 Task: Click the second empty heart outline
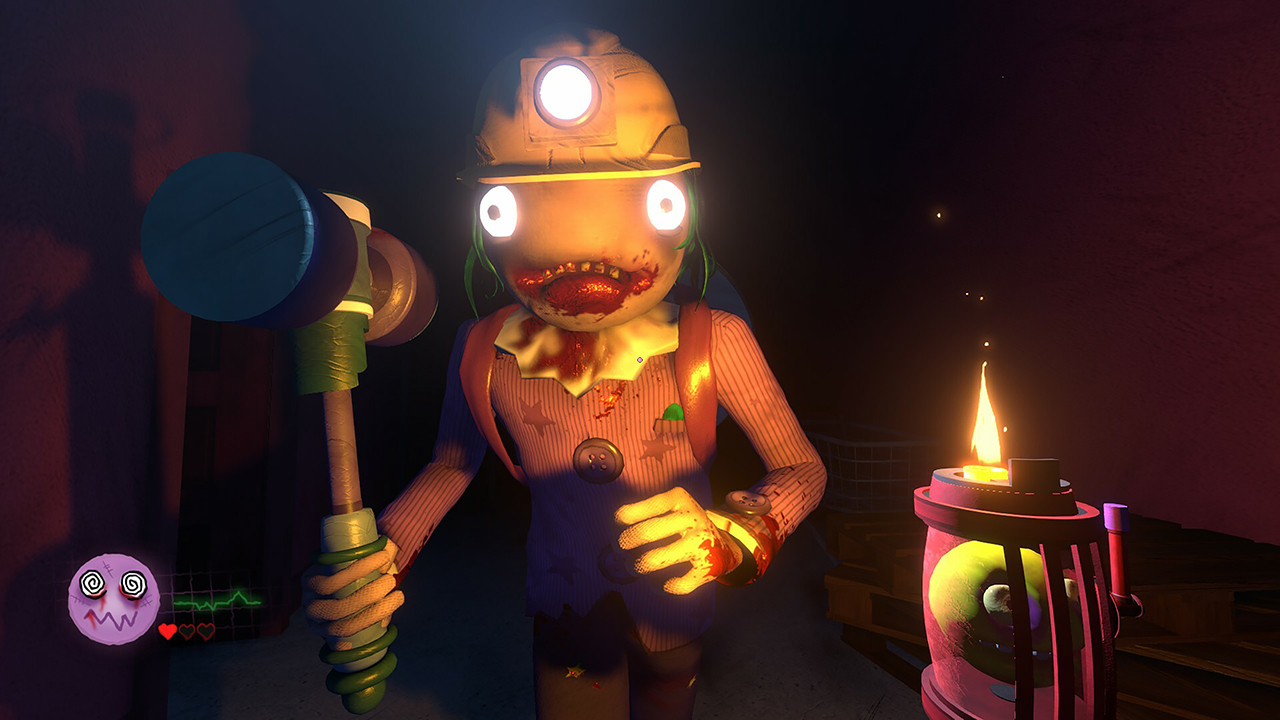coord(186,632)
